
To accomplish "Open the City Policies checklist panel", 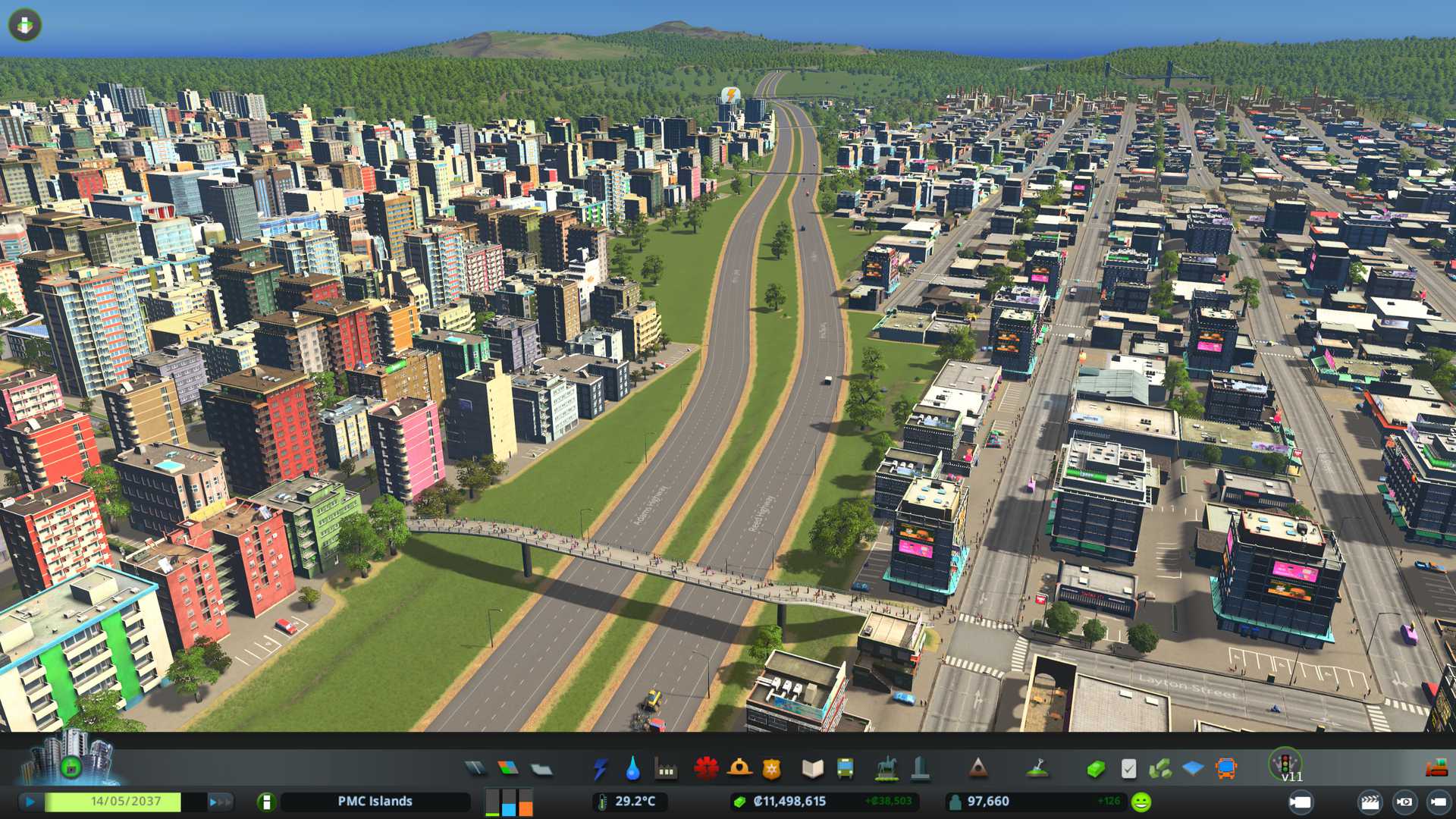I will pos(1128,770).
